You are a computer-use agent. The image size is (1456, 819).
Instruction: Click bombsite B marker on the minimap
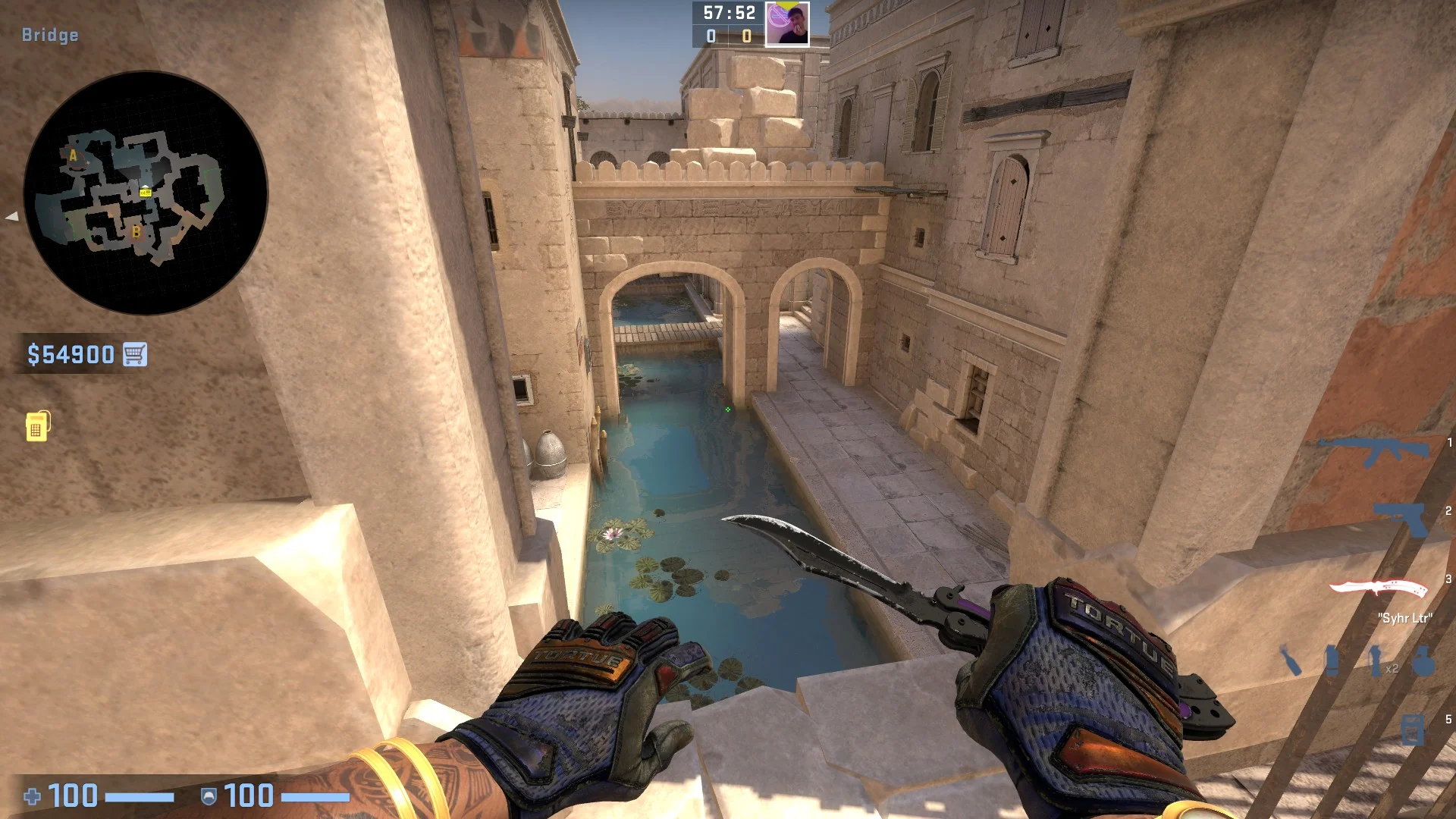[x=136, y=233]
